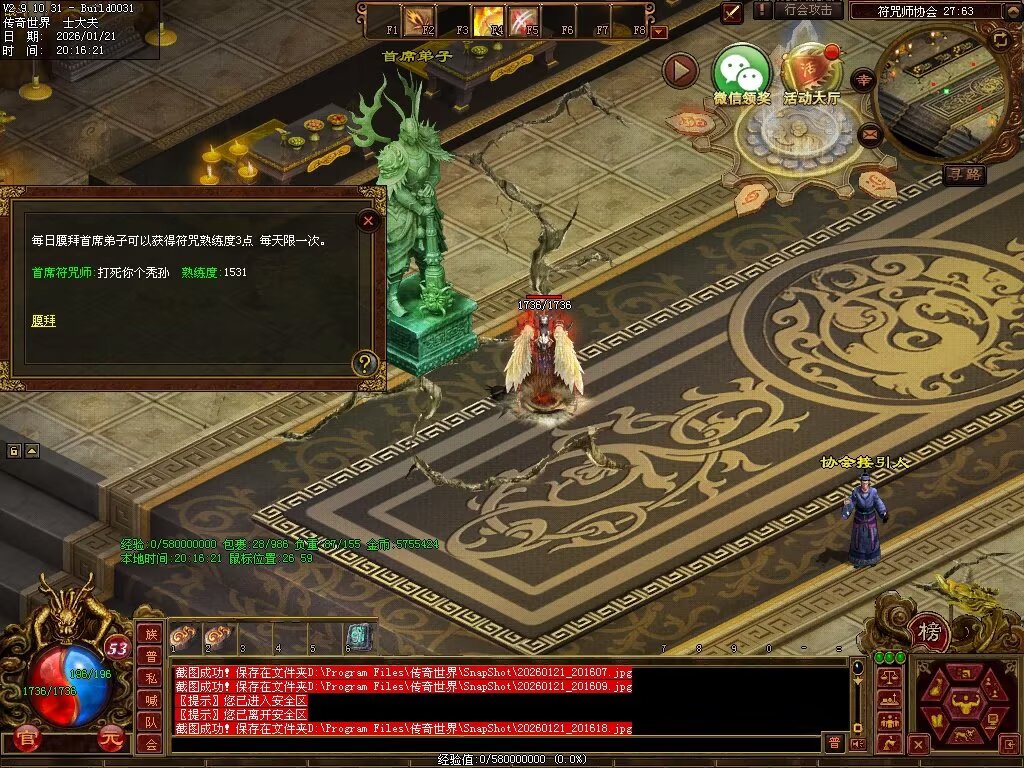Viewport: 1024px width, 768px height.
Task: Use the teal rune item in quick slot 6
Action: click(x=359, y=636)
